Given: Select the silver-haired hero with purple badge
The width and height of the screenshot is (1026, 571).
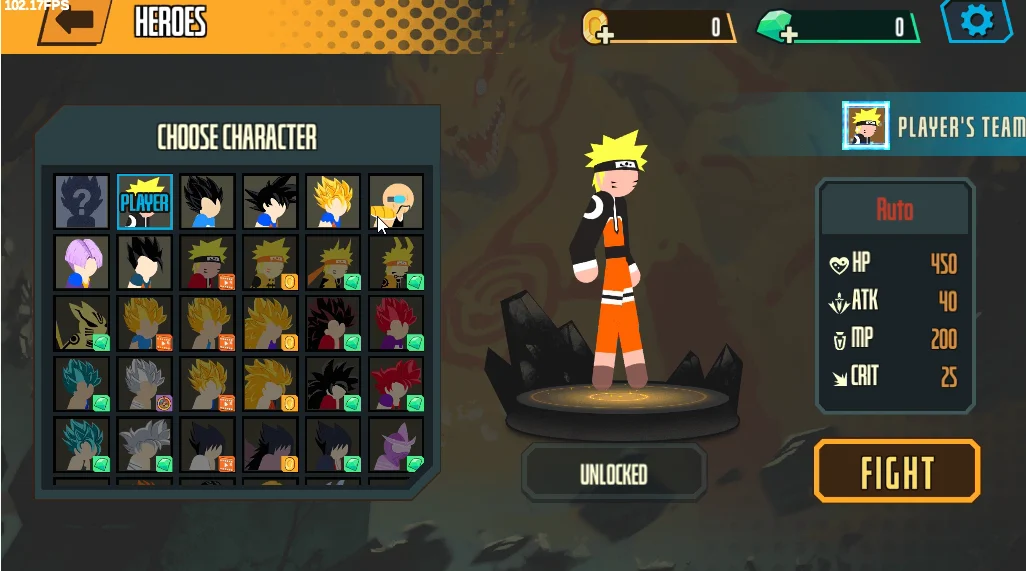Looking at the screenshot, I should pos(145,385).
